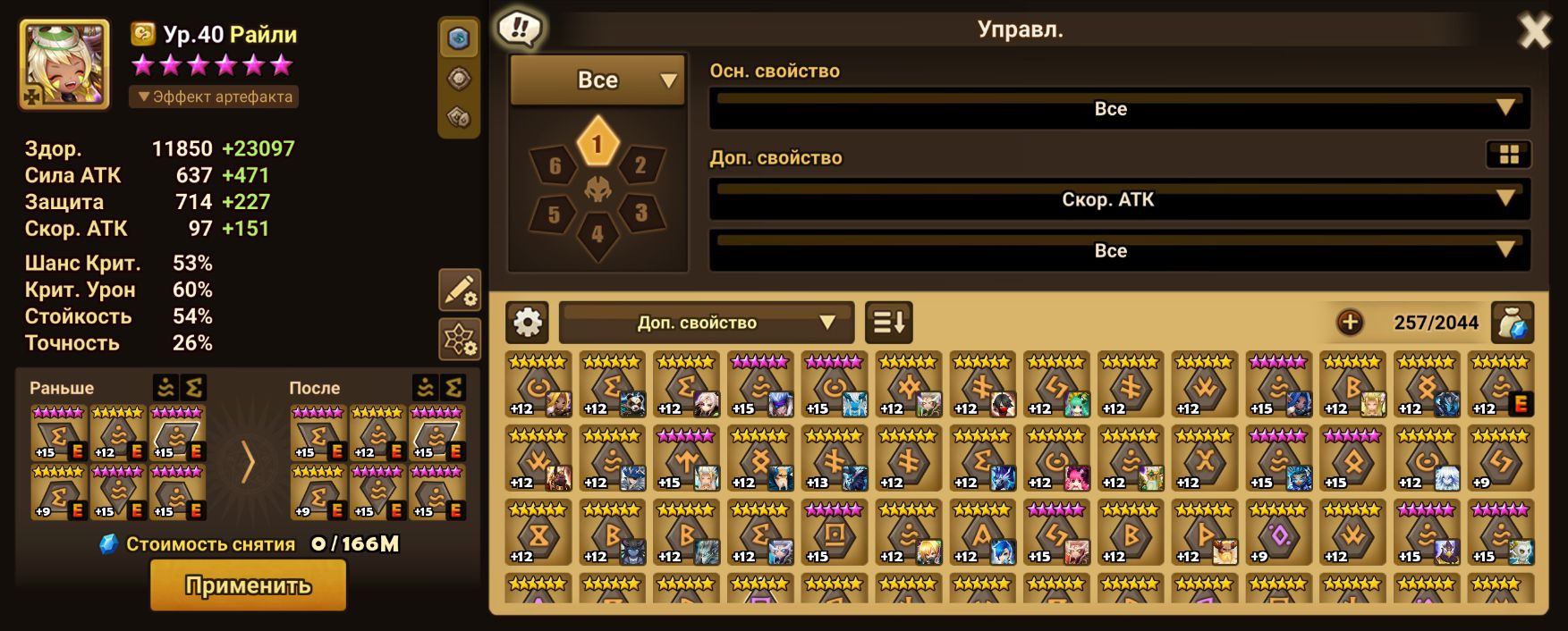
Task: Open the Скор. АТК sub-property dropdown
Action: coord(1119,198)
